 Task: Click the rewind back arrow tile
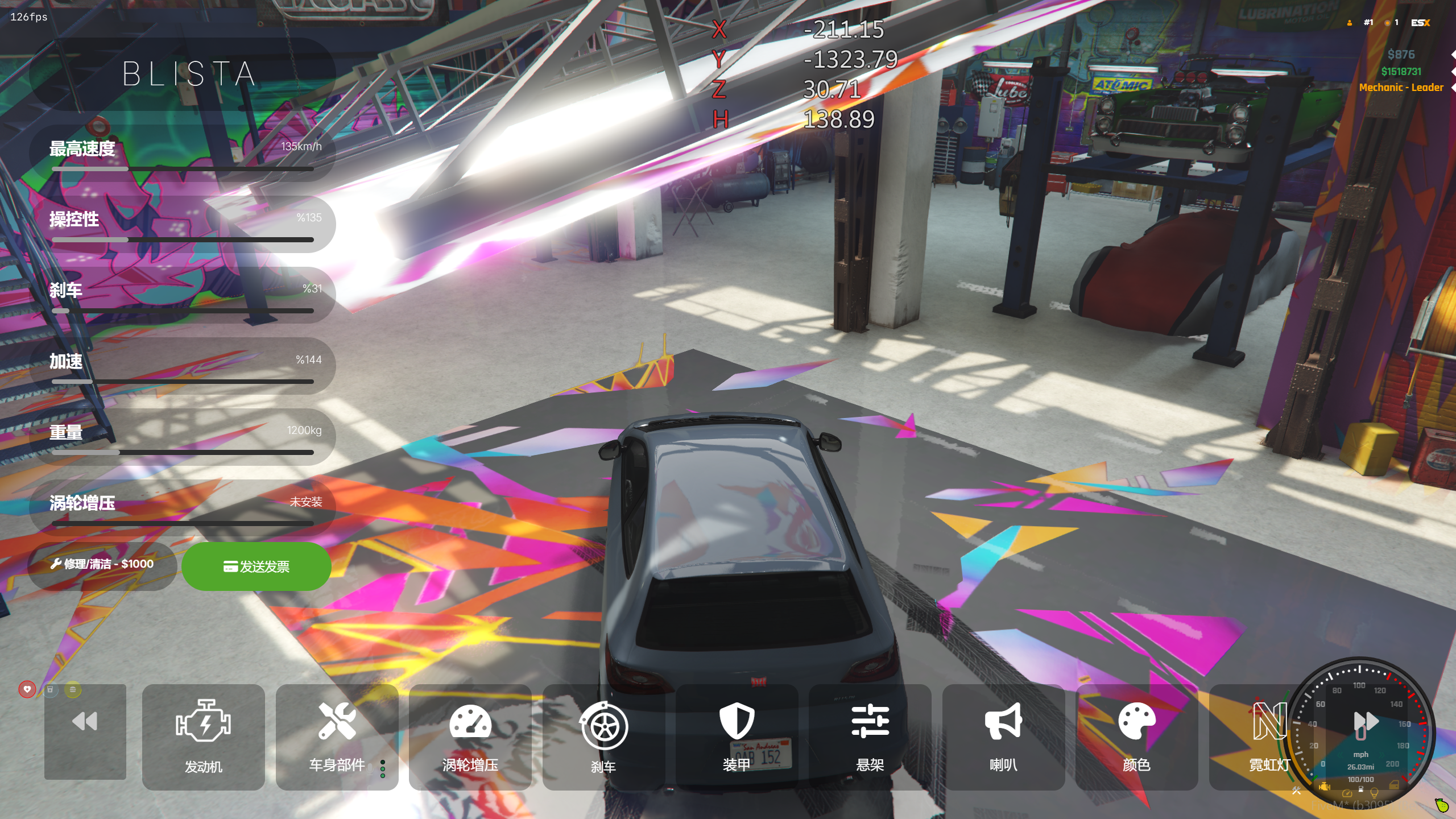click(x=85, y=731)
